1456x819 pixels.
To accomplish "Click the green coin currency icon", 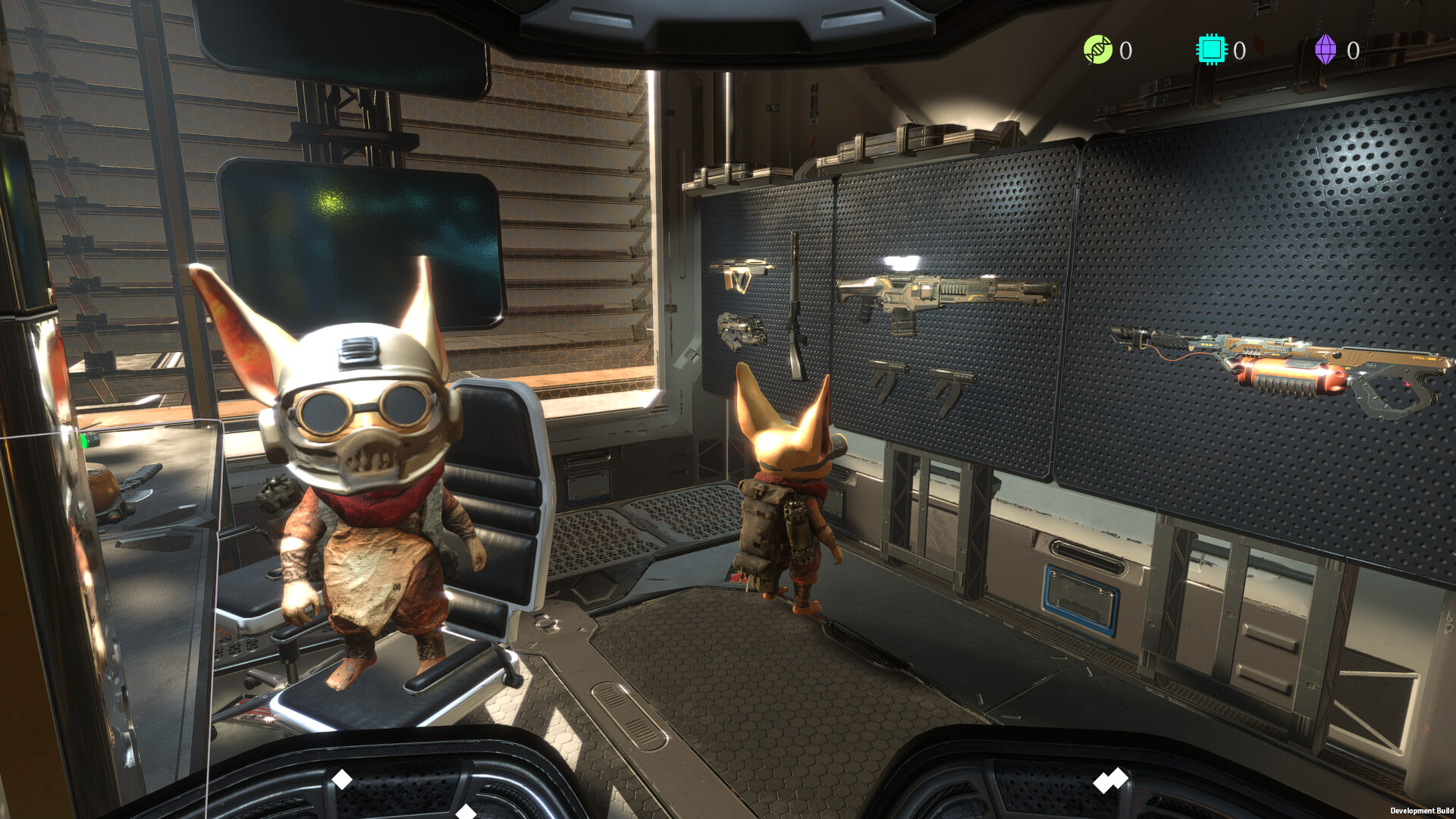I will coord(1097,50).
